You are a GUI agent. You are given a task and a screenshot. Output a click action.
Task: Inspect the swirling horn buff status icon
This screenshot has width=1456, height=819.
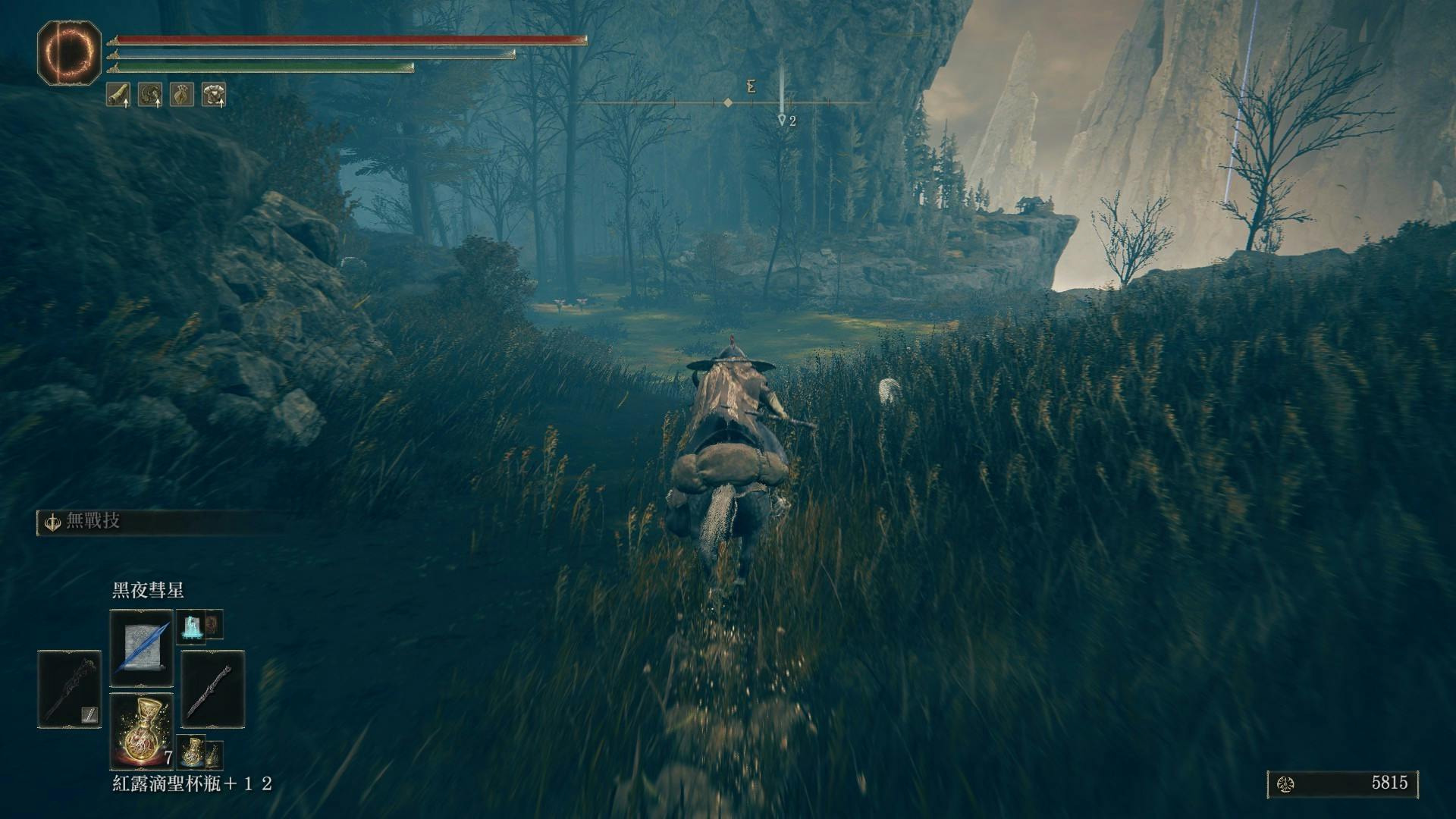150,95
